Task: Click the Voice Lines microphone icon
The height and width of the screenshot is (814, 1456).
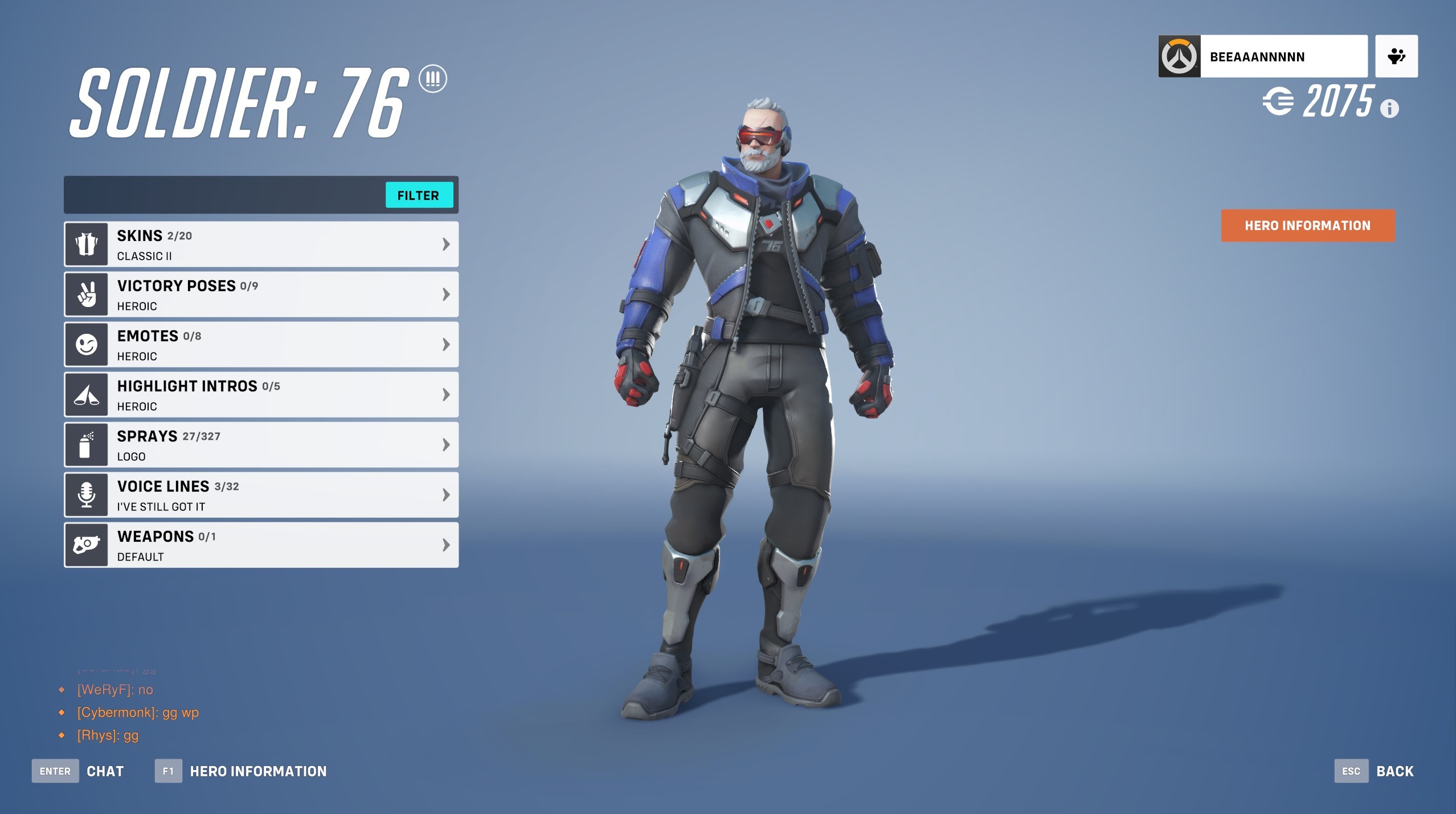Action: coord(85,494)
